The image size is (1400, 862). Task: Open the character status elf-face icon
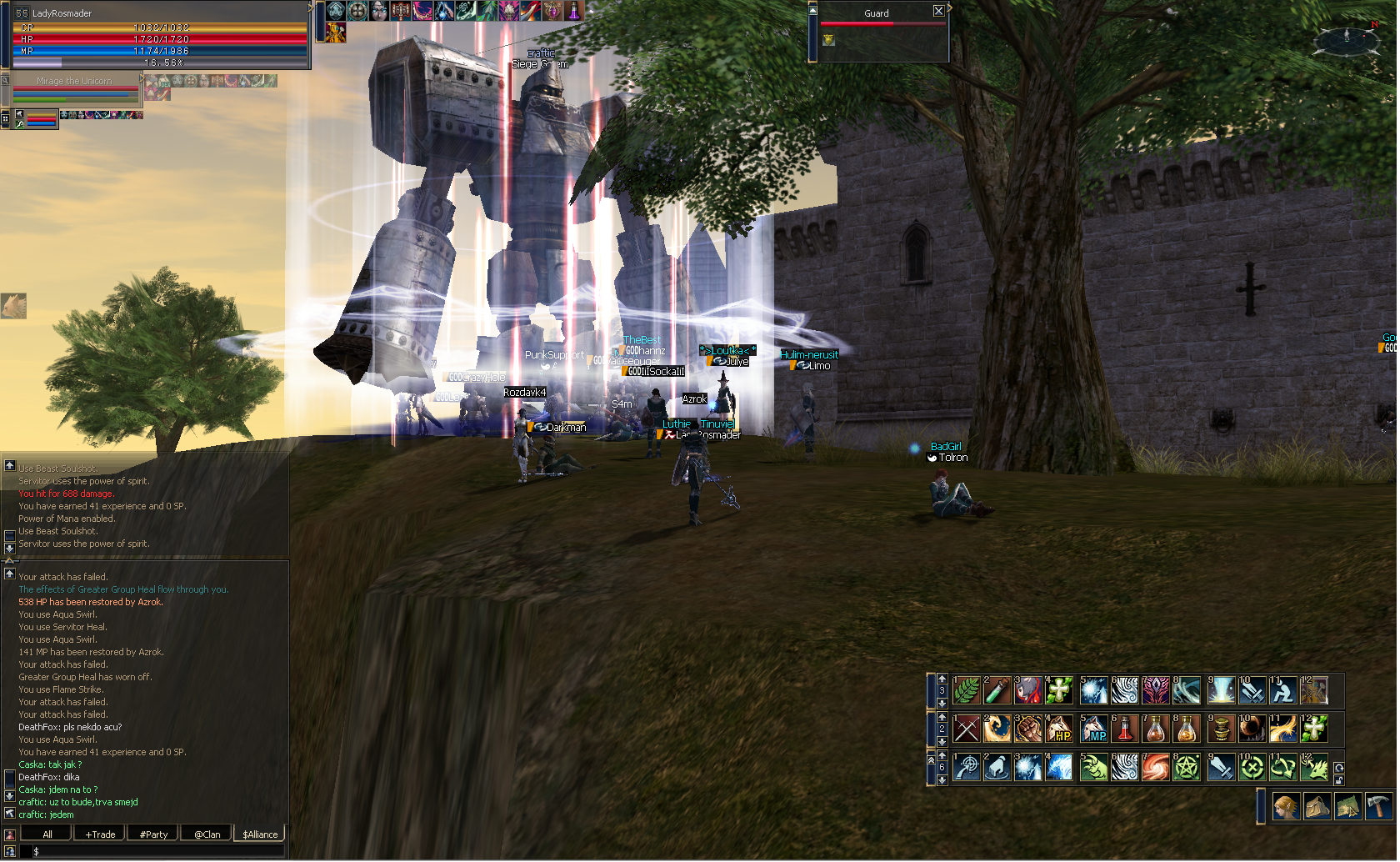[x=1286, y=807]
